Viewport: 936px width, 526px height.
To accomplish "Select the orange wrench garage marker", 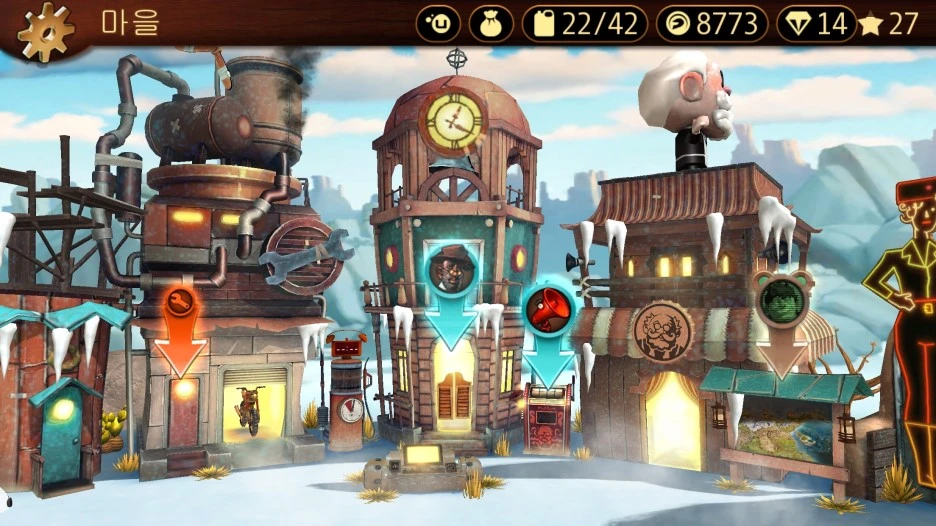I will [x=181, y=308].
